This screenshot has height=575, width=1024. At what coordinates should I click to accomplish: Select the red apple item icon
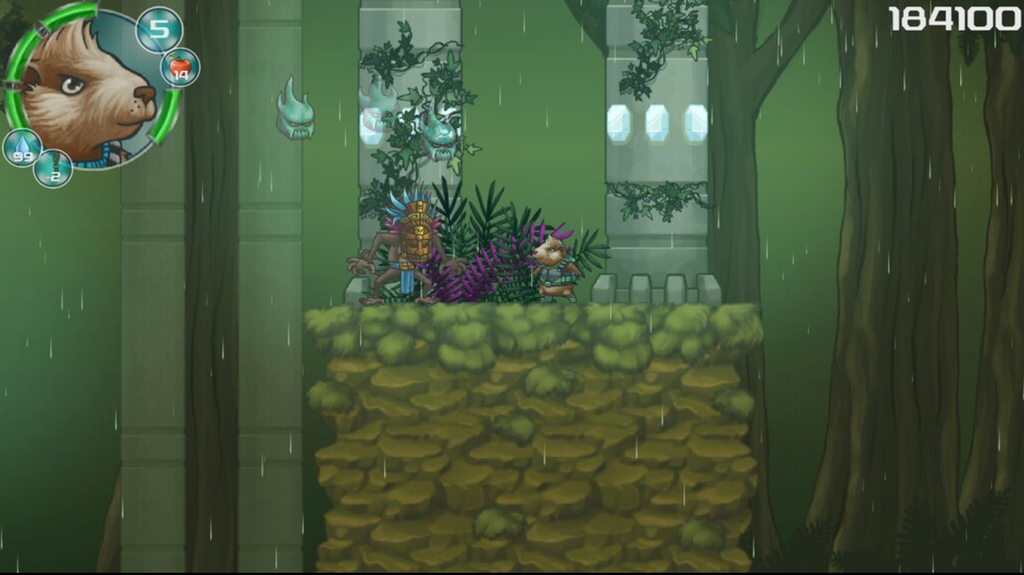tap(180, 67)
